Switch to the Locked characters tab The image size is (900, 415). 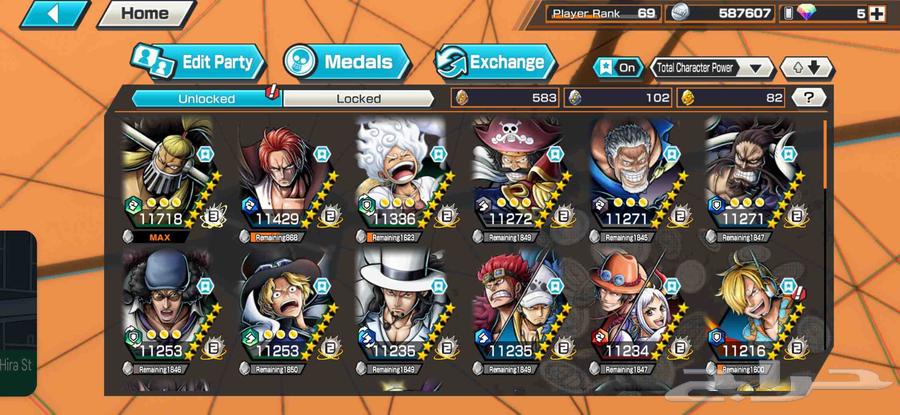[358, 98]
